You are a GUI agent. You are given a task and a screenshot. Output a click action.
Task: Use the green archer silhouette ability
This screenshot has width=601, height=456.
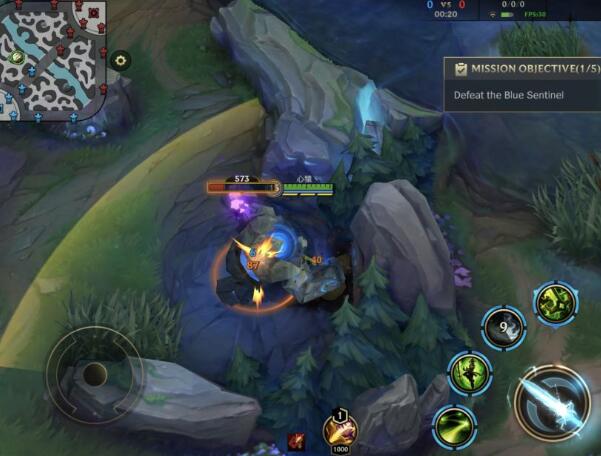(468, 373)
